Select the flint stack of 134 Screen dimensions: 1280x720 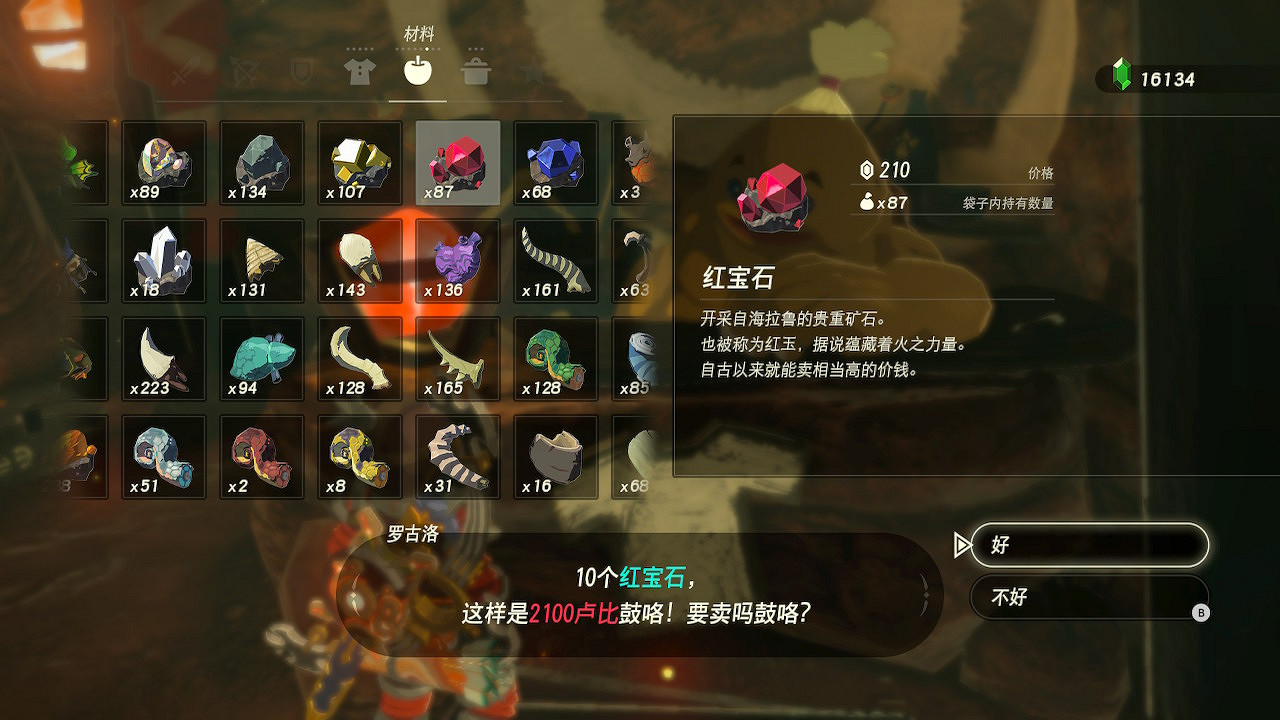(261, 162)
